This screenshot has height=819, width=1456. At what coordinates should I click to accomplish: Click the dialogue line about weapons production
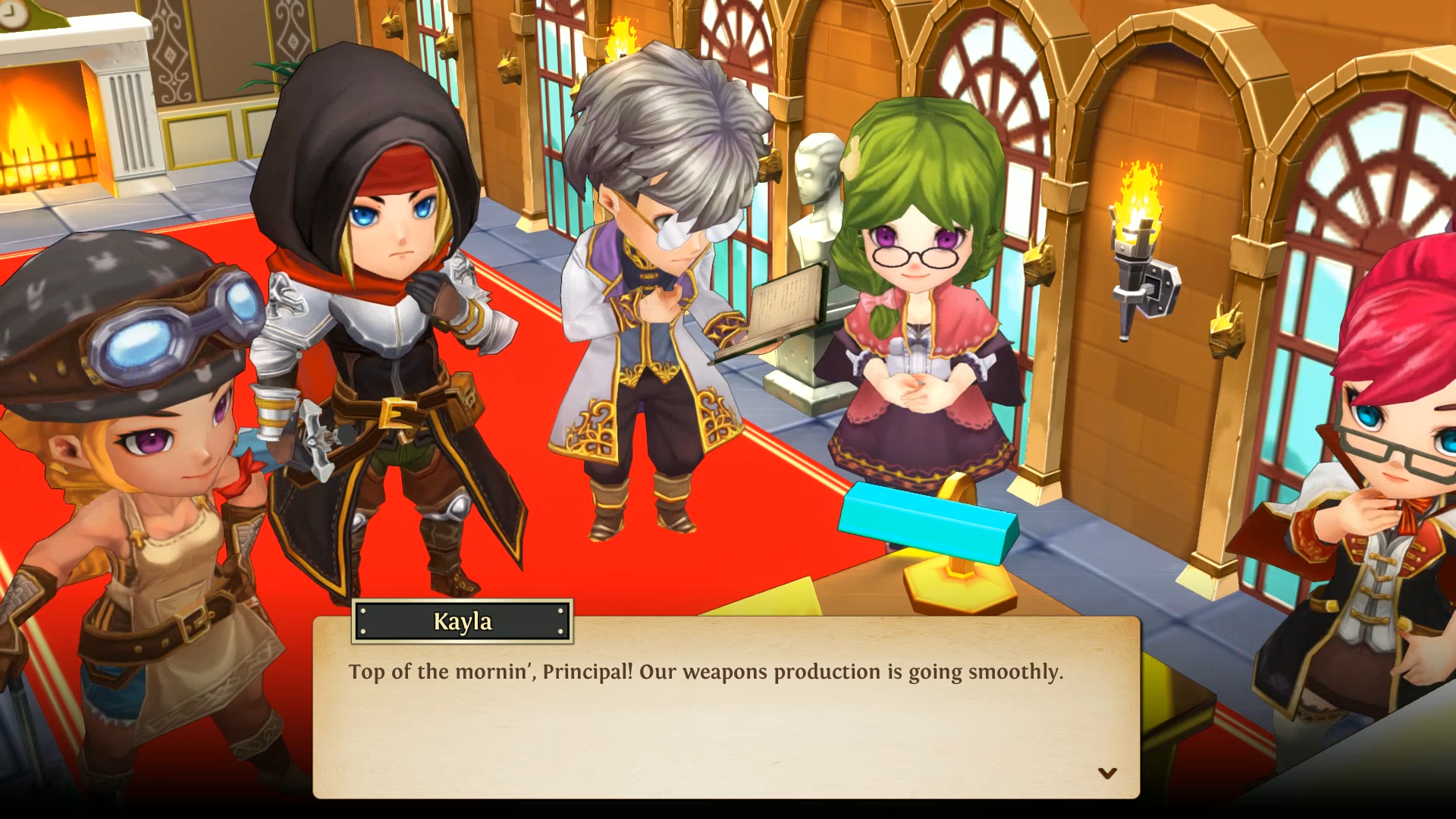coord(705,671)
